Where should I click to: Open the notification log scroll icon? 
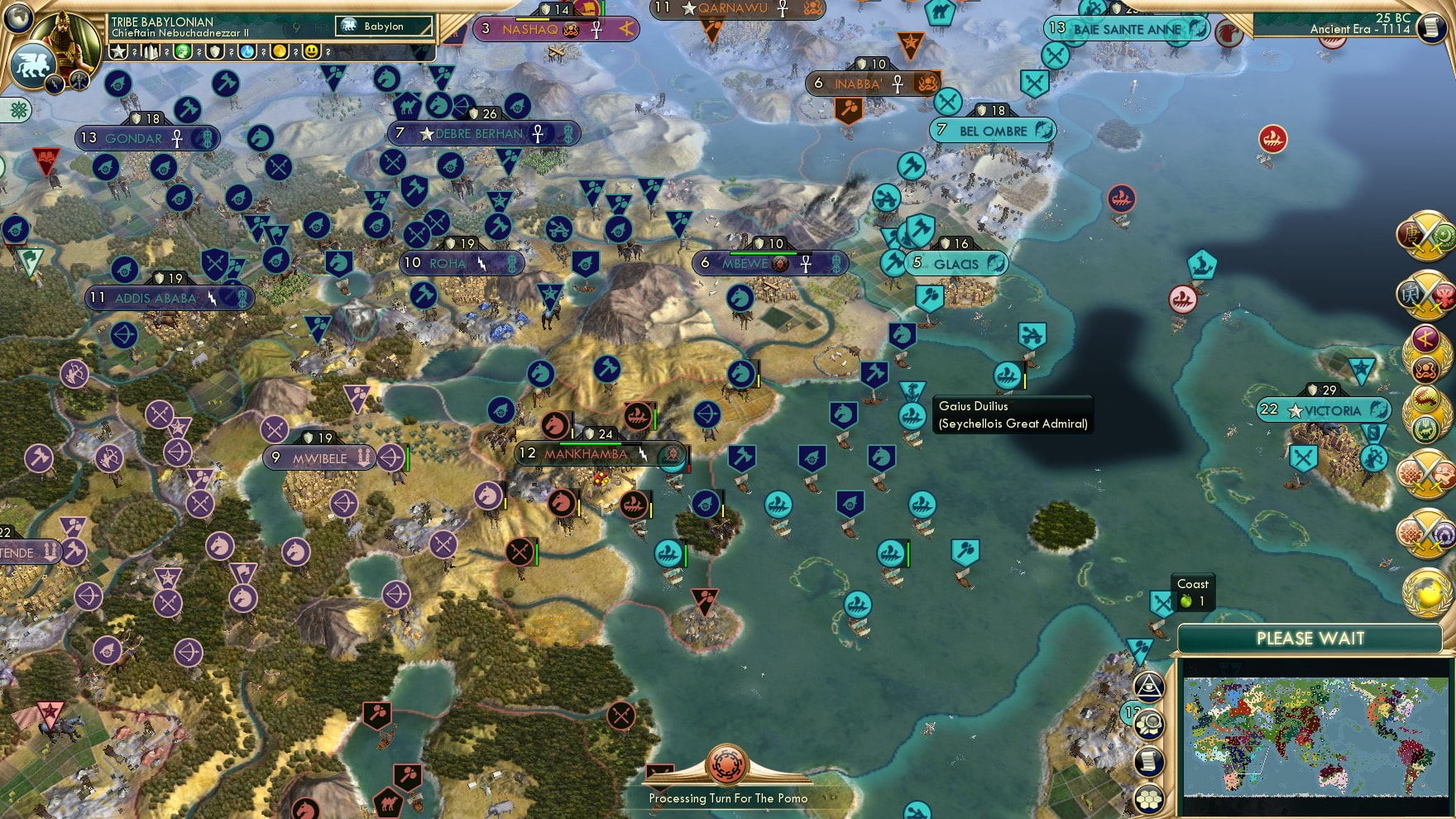point(1148,761)
